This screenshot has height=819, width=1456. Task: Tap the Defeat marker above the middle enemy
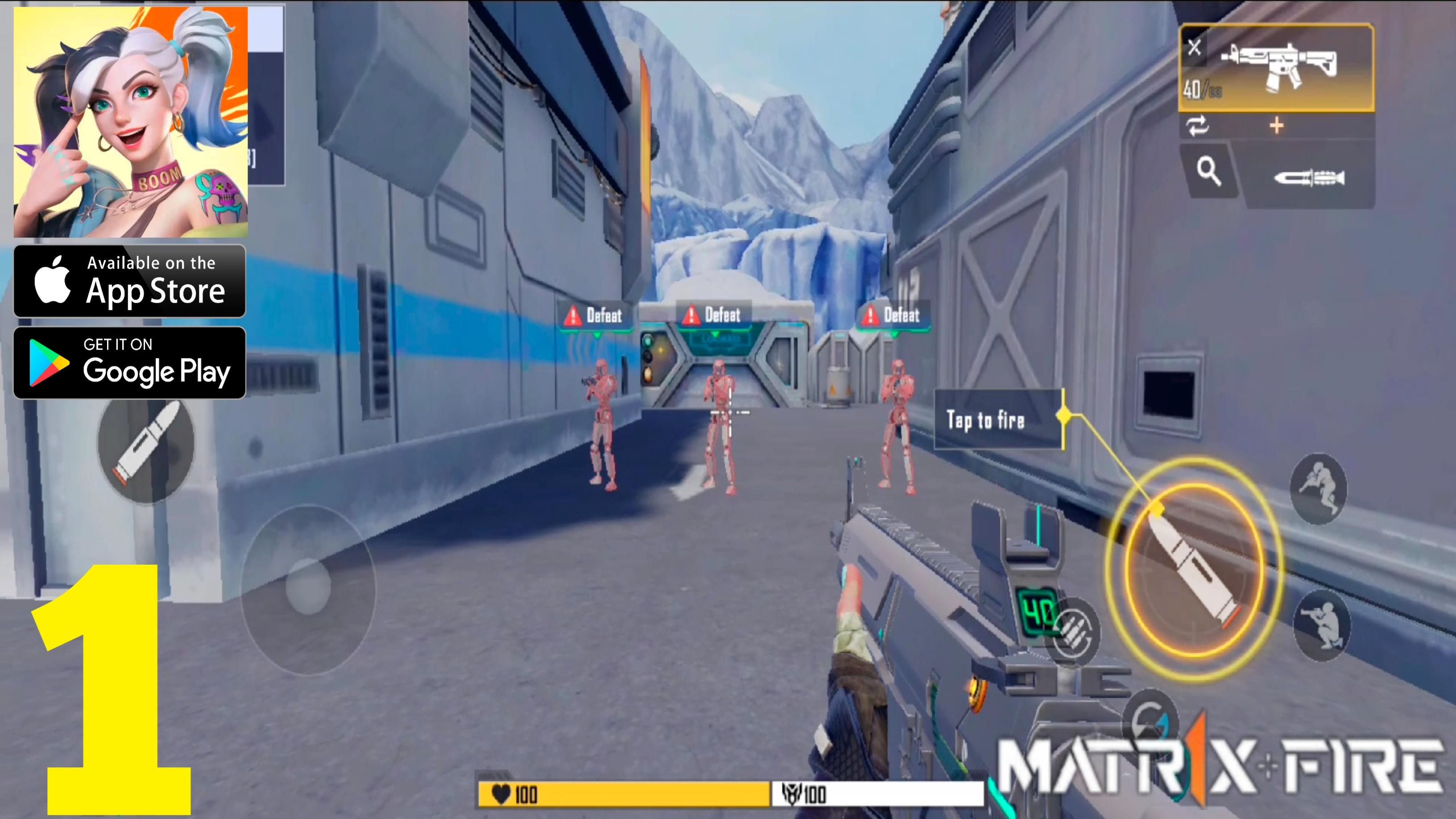click(x=713, y=315)
